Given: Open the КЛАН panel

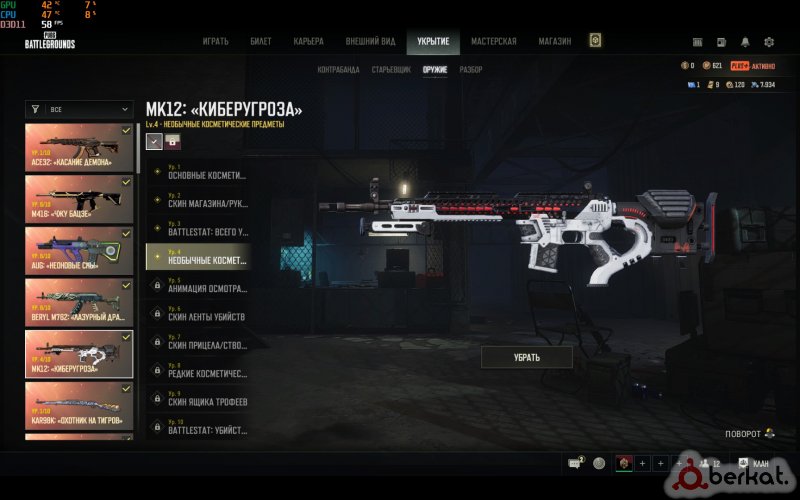Looking at the screenshot, I should (x=757, y=463).
